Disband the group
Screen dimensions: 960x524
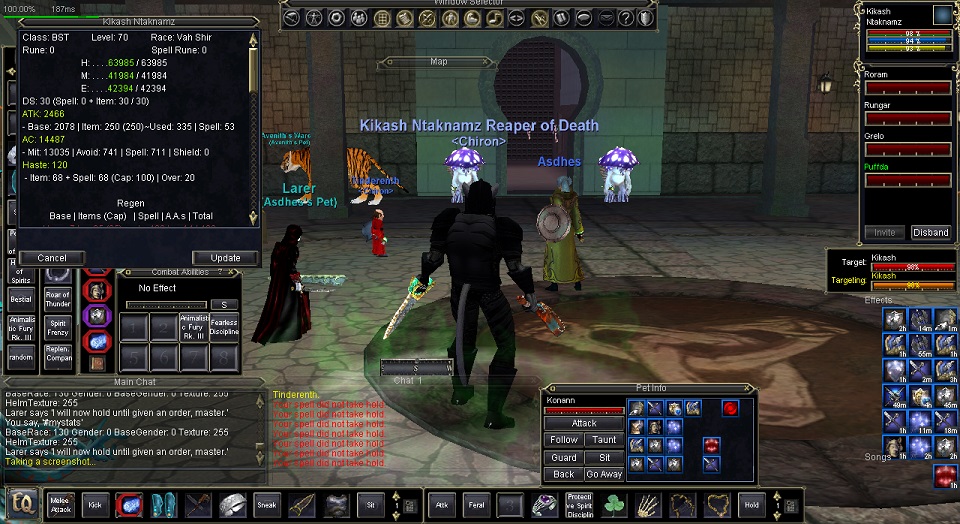930,233
